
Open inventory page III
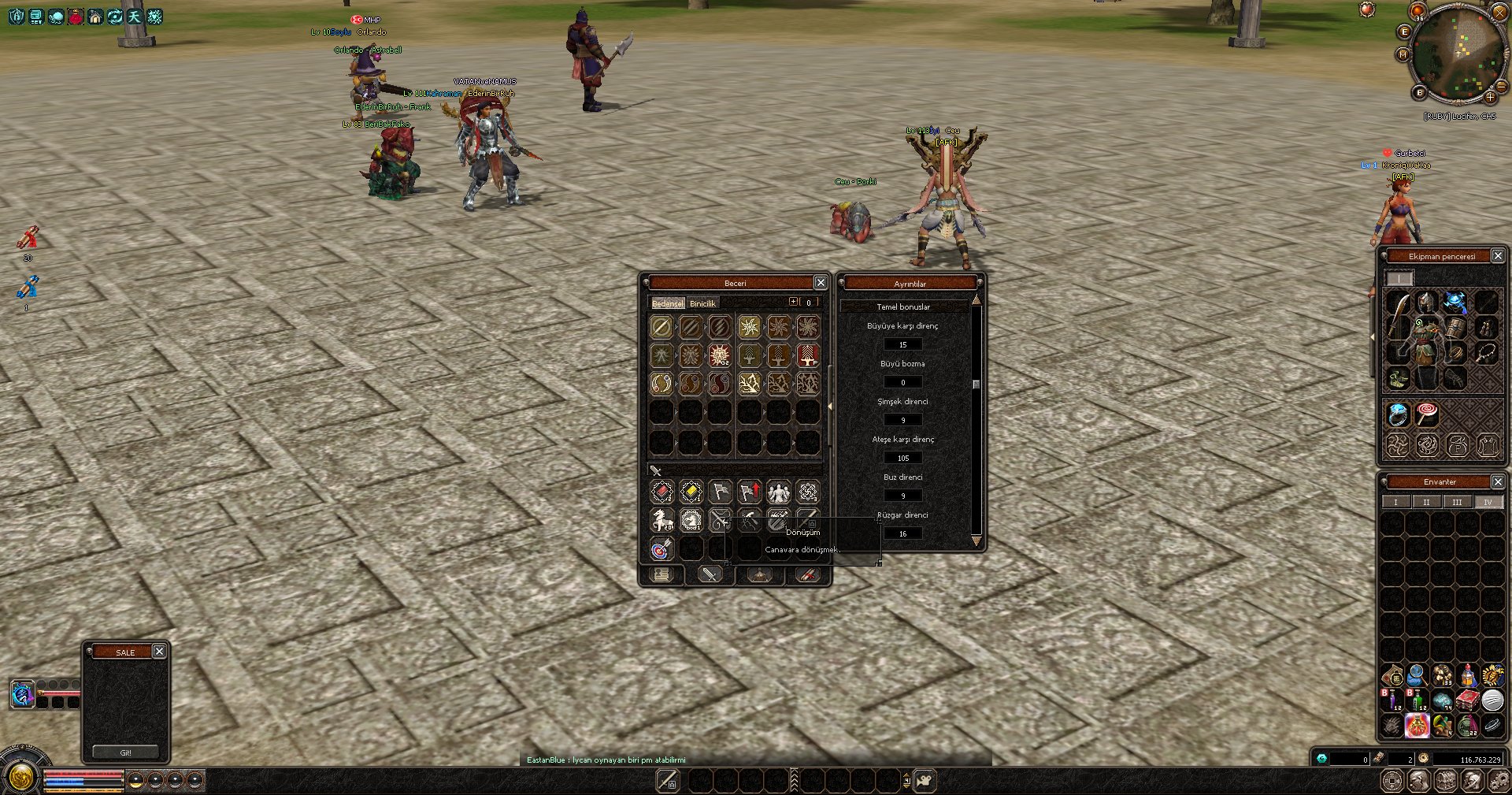point(1457,502)
